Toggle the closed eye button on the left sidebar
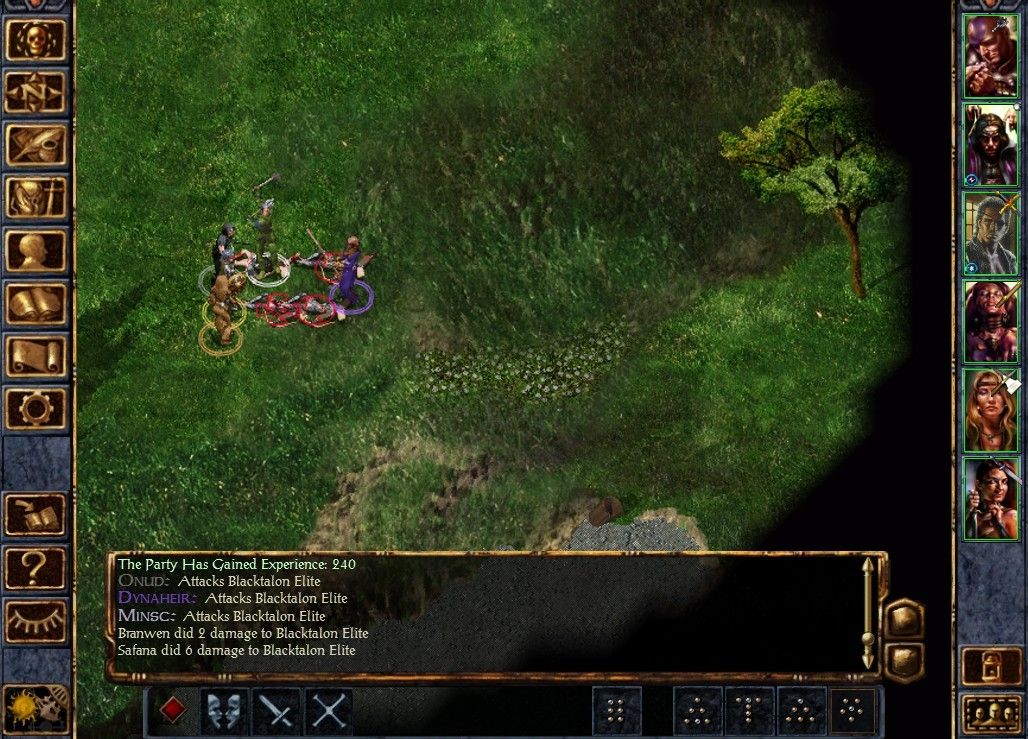This screenshot has width=1028, height=739. [37, 621]
